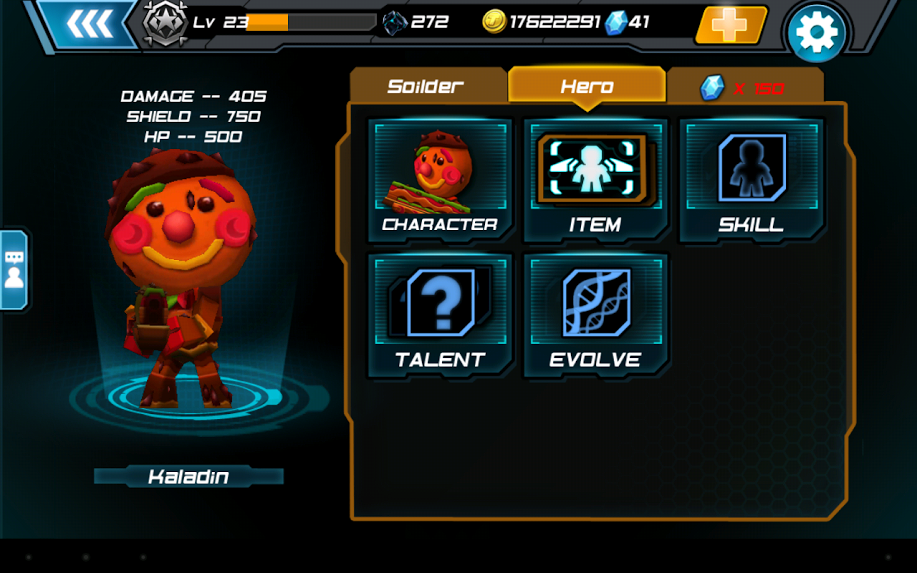The image size is (917, 573).
Task: Choose the Item tile
Action: pyautogui.click(x=595, y=180)
